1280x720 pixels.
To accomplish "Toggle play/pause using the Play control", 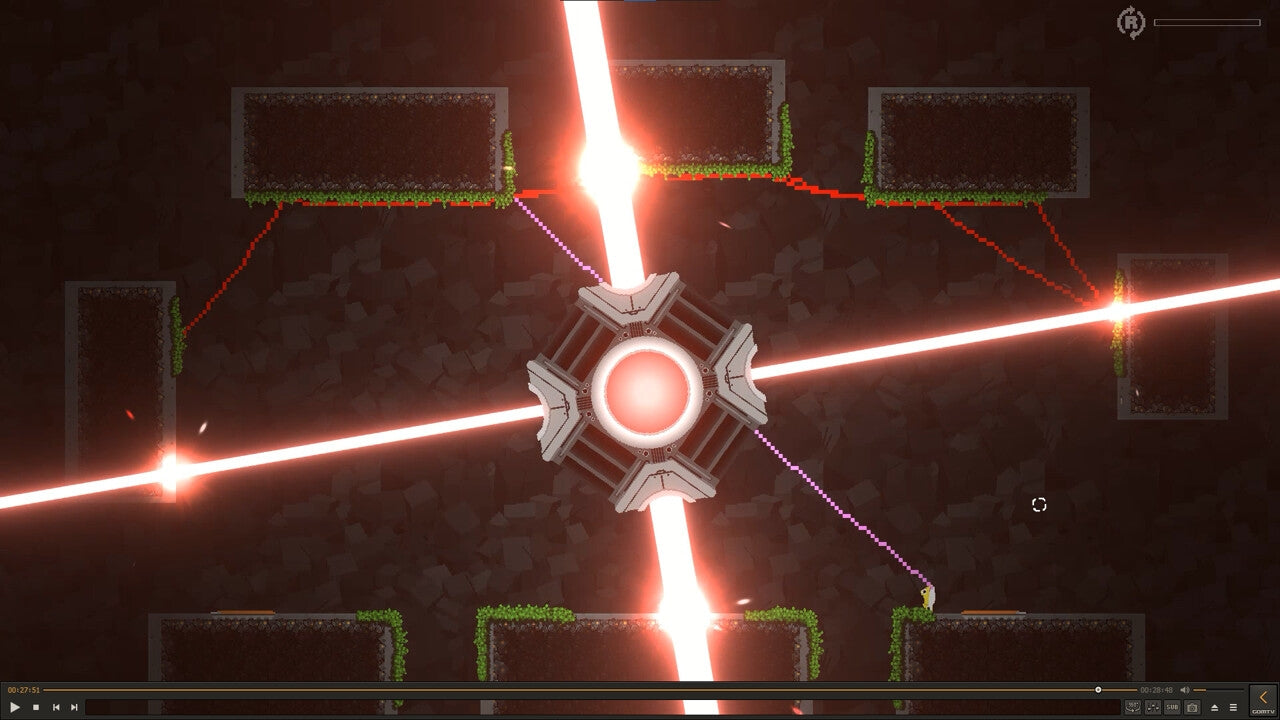I will coord(14,707).
